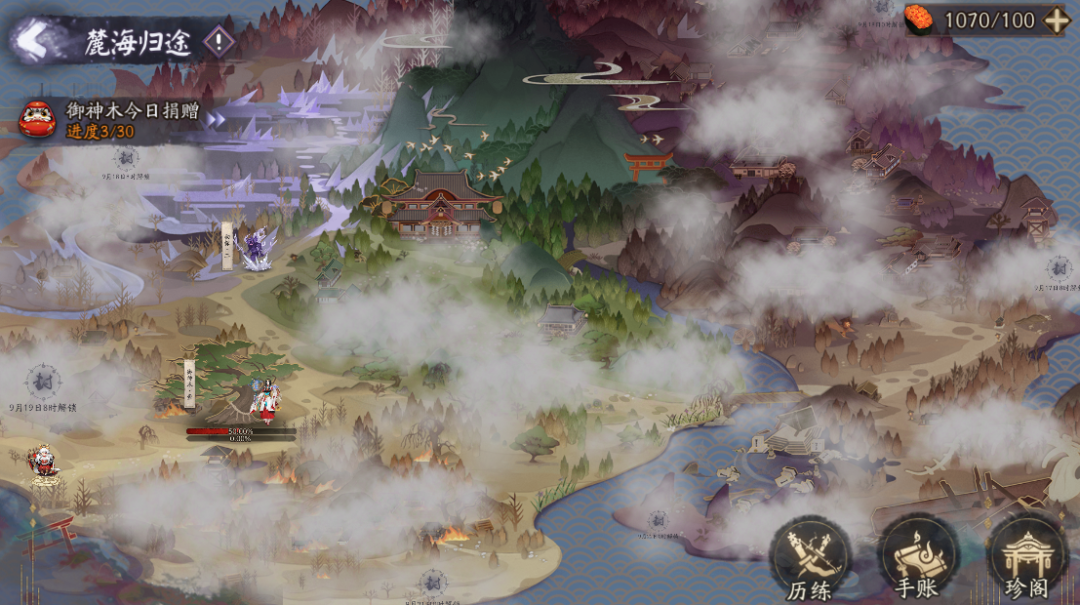Open the 手账 journal

pos(918,560)
